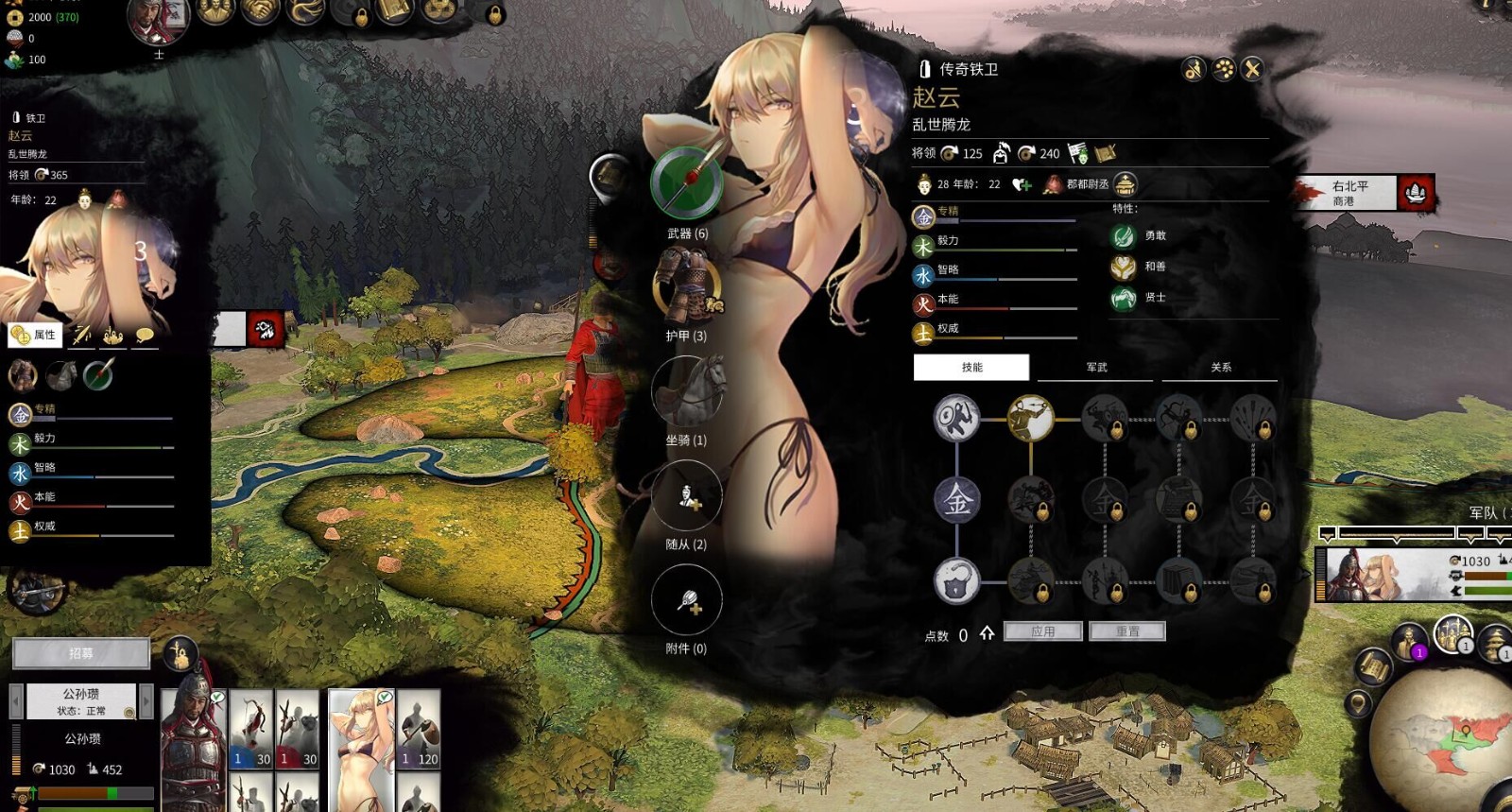This screenshot has width=1512, height=812.
Task: Switch to the 军武 tab
Action: coord(1096,368)
